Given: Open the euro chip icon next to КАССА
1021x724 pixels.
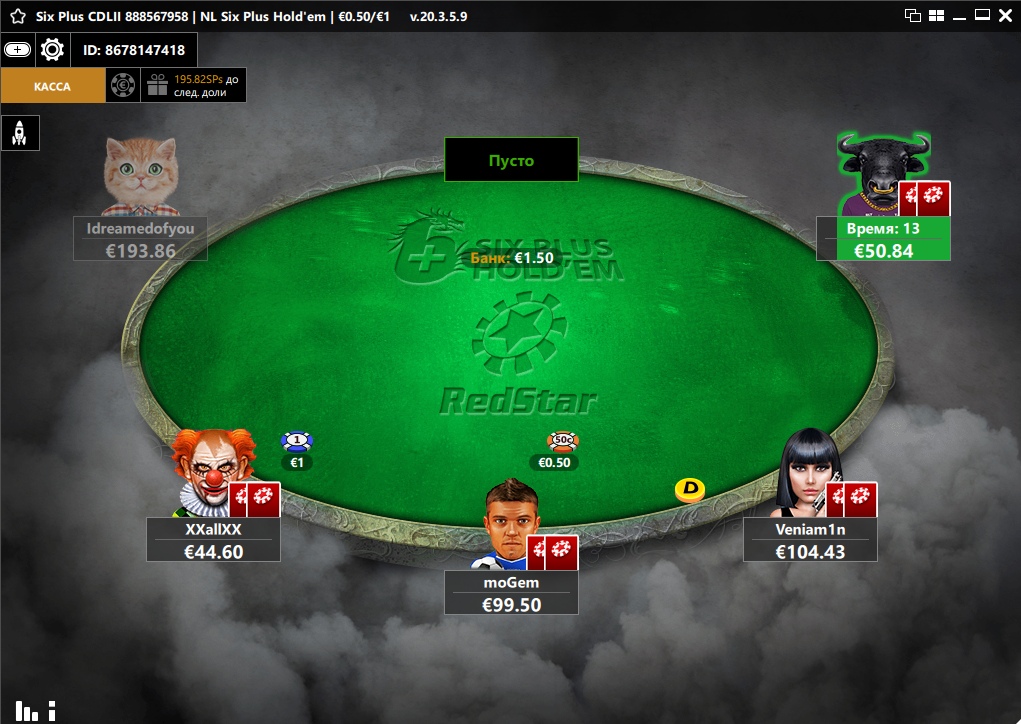Looking at the screenshot, I should pyautogui.click(x=122, y=86).
